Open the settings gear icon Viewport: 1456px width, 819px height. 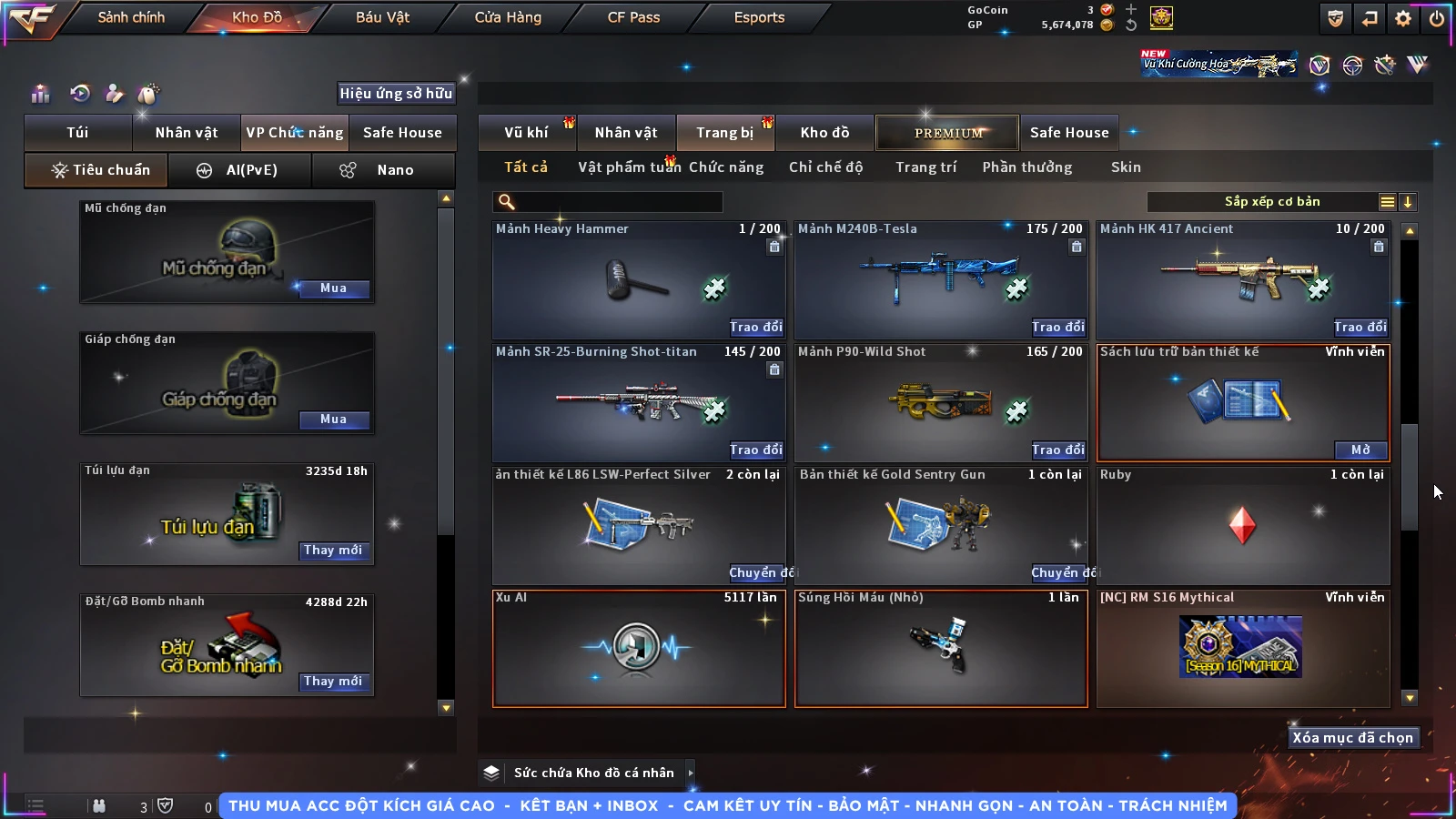[x=1403, y=18]
